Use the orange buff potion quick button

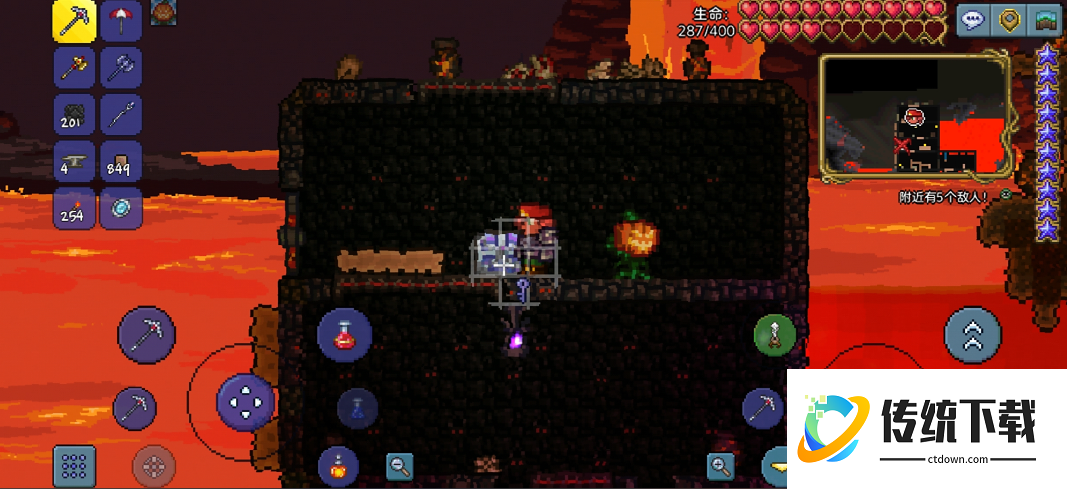(338, 465)
